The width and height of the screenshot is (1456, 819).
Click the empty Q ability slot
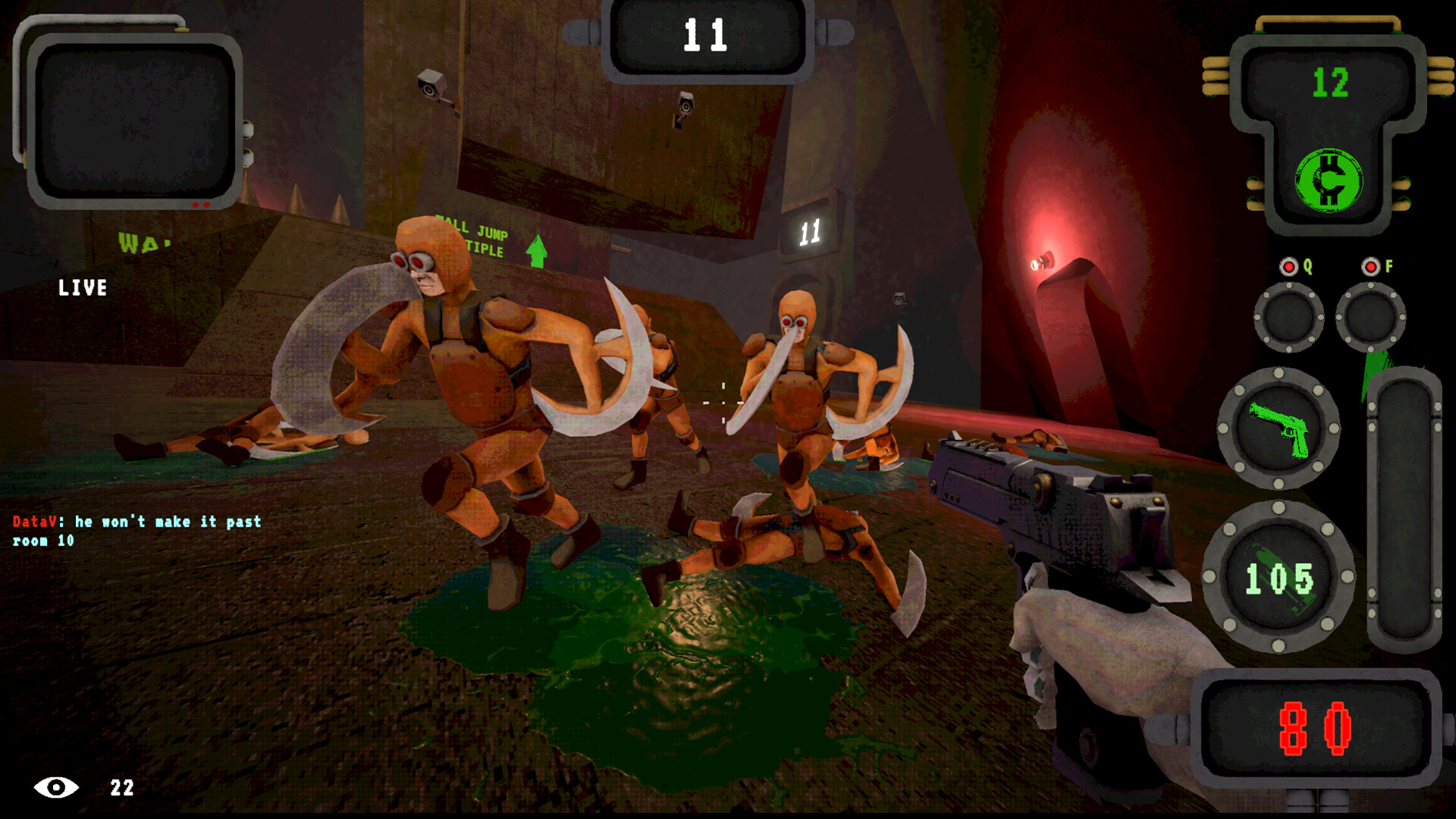tap(1288, 319)
